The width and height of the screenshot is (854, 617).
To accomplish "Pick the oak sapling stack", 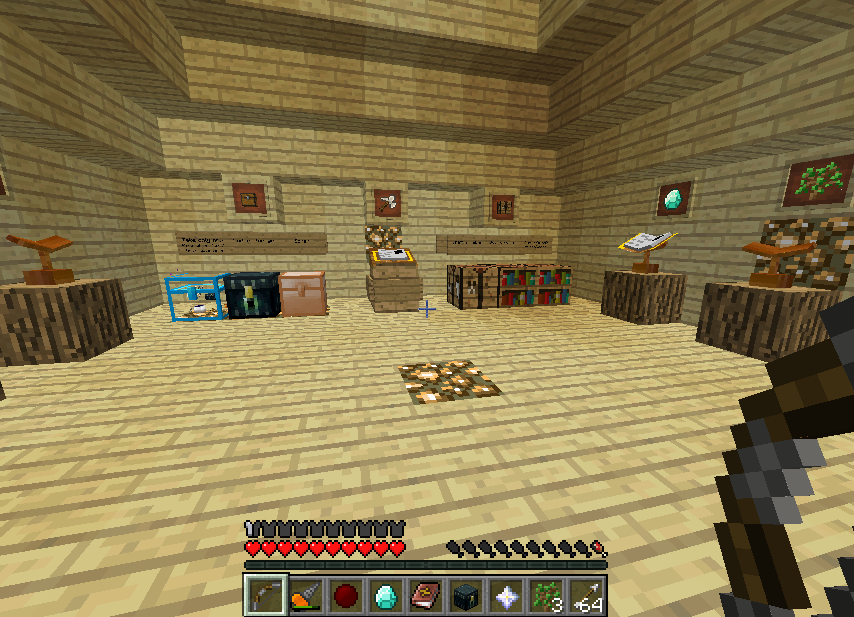I will point(546,596).
